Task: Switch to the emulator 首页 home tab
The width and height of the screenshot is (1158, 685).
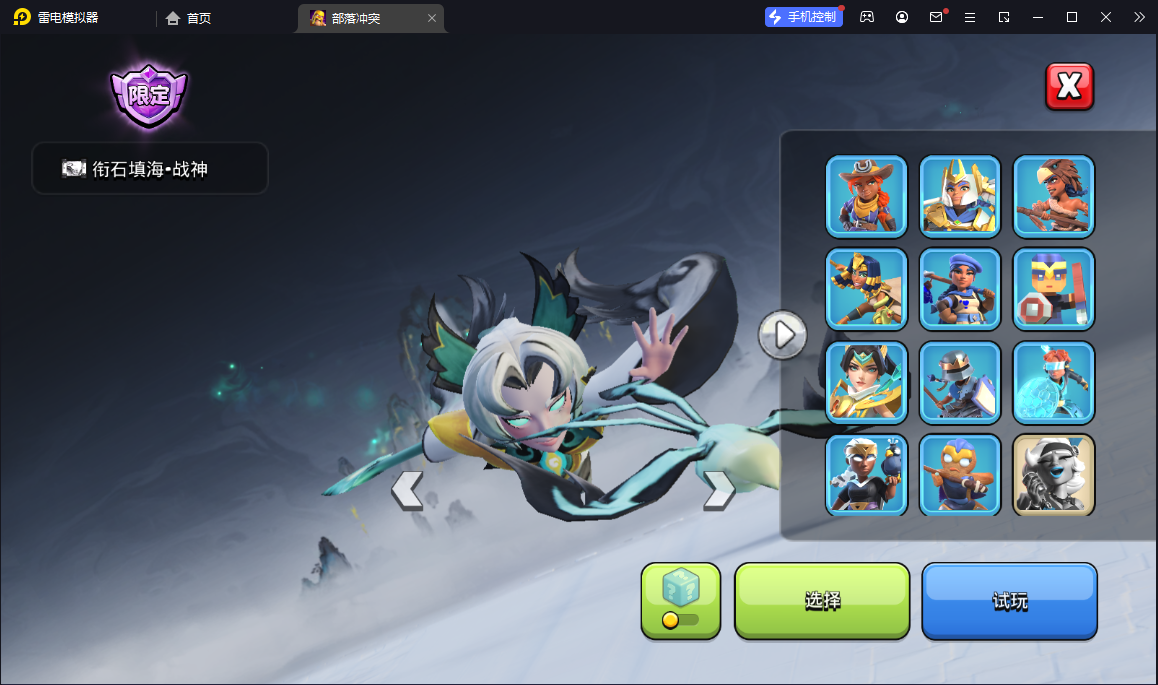Action: click(x=189, y=18)
